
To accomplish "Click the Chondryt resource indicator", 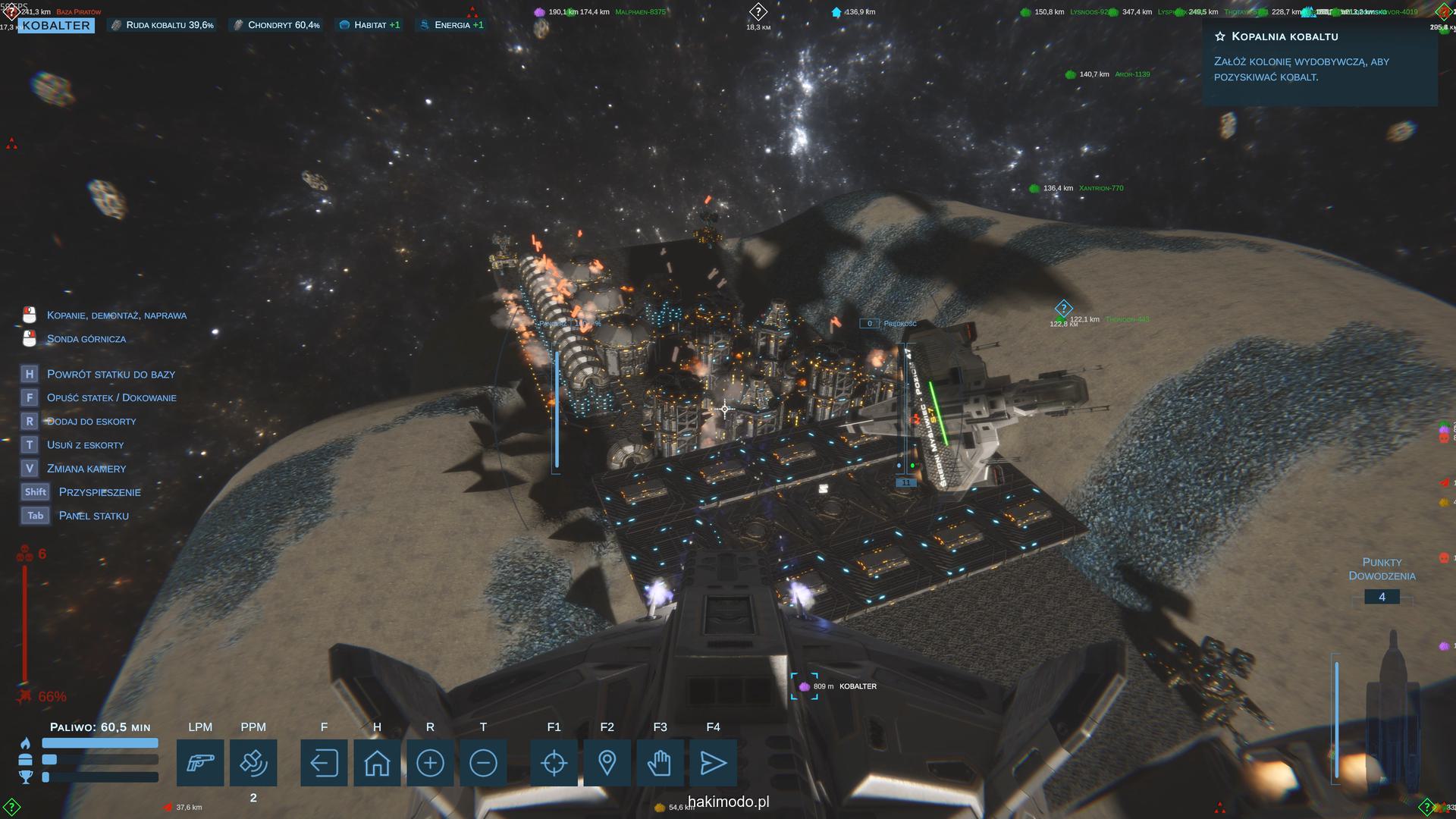I will pos(276,25).
